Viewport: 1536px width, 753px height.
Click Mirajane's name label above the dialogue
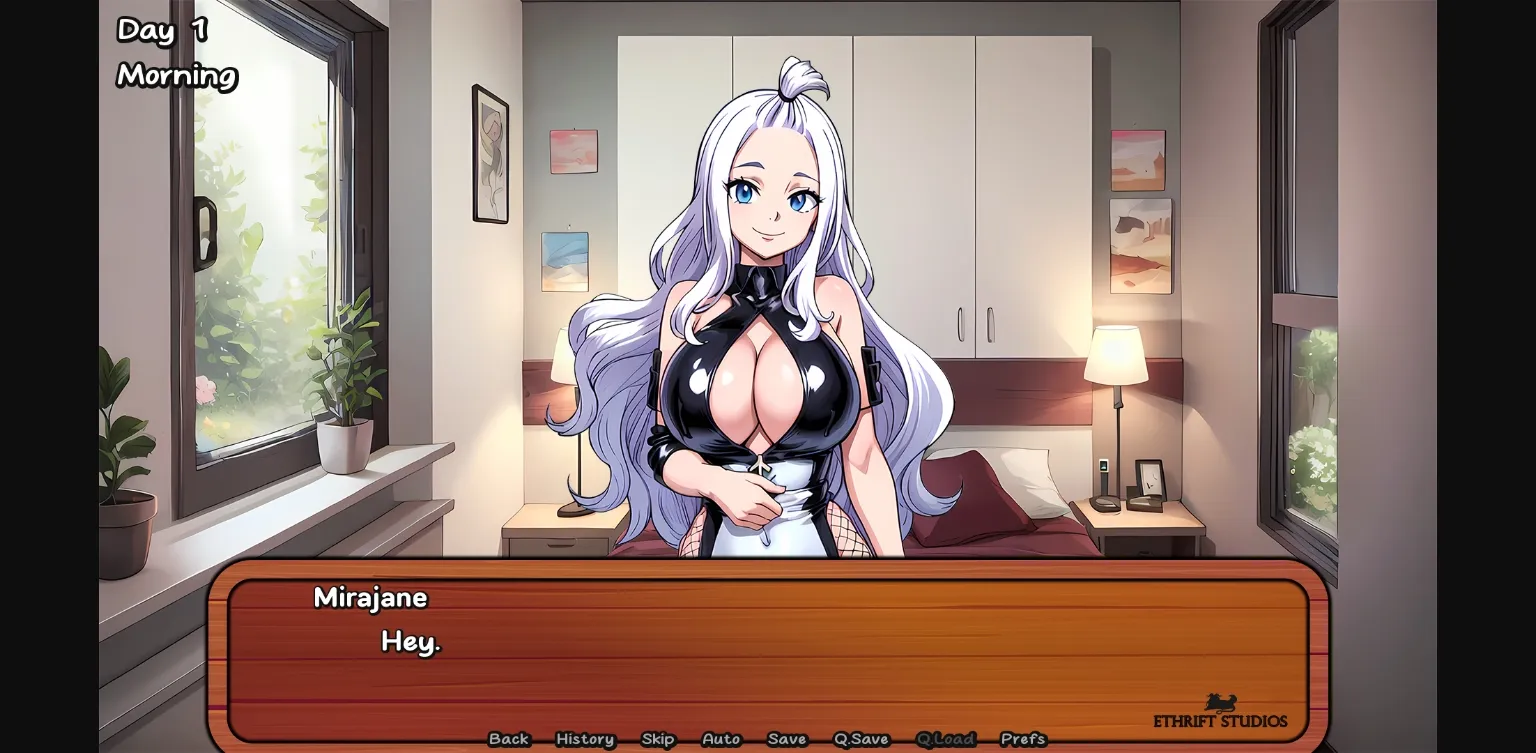[x=371, y=597]
